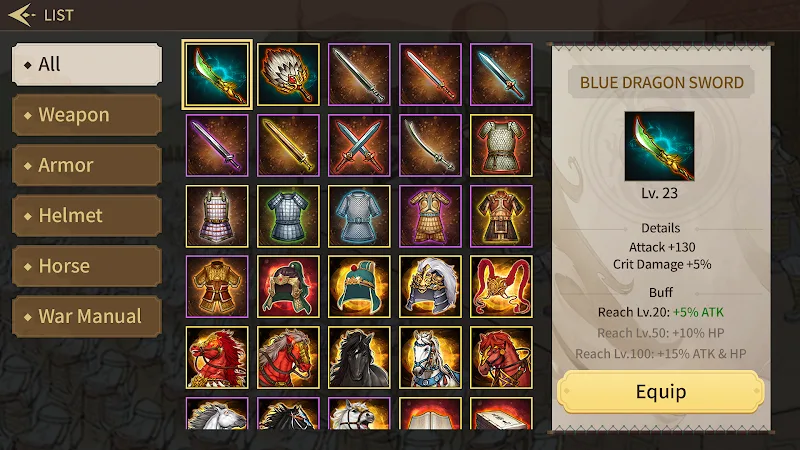Pick the golden sword item

point(289,145)
